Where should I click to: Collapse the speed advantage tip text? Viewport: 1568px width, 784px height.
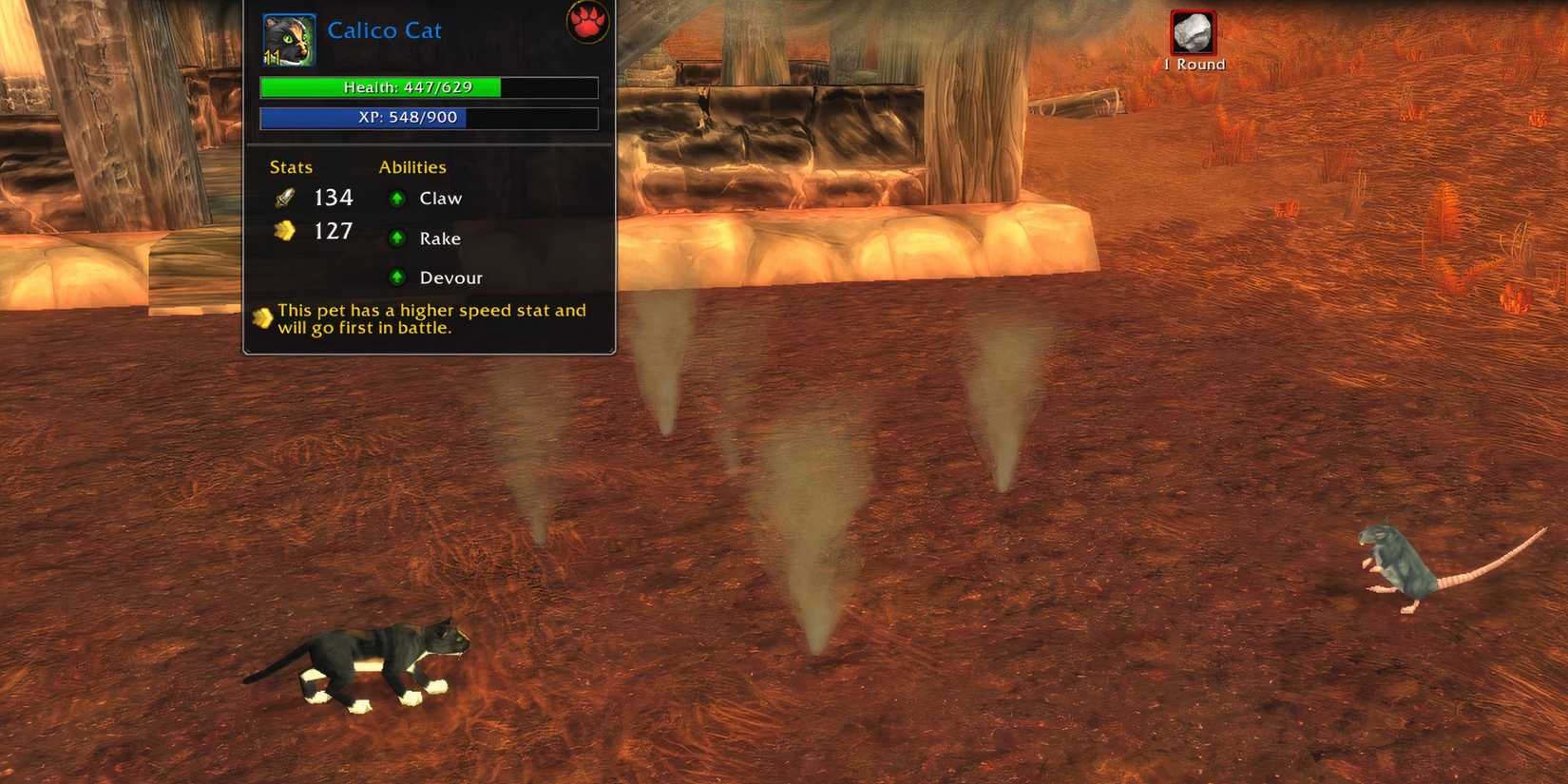pos(428,318)
